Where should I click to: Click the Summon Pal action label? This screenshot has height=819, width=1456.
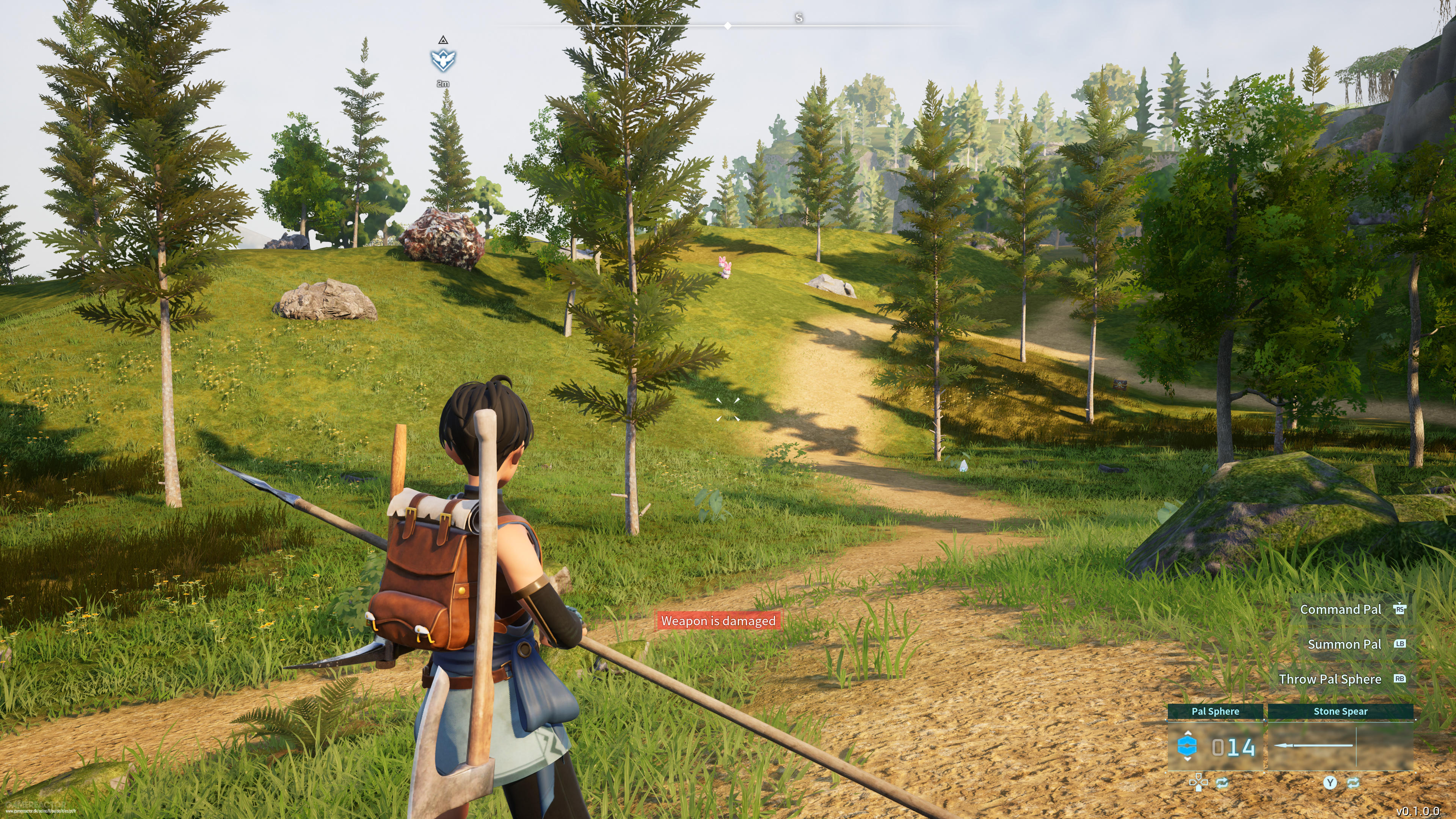(x=1344, y=644)
